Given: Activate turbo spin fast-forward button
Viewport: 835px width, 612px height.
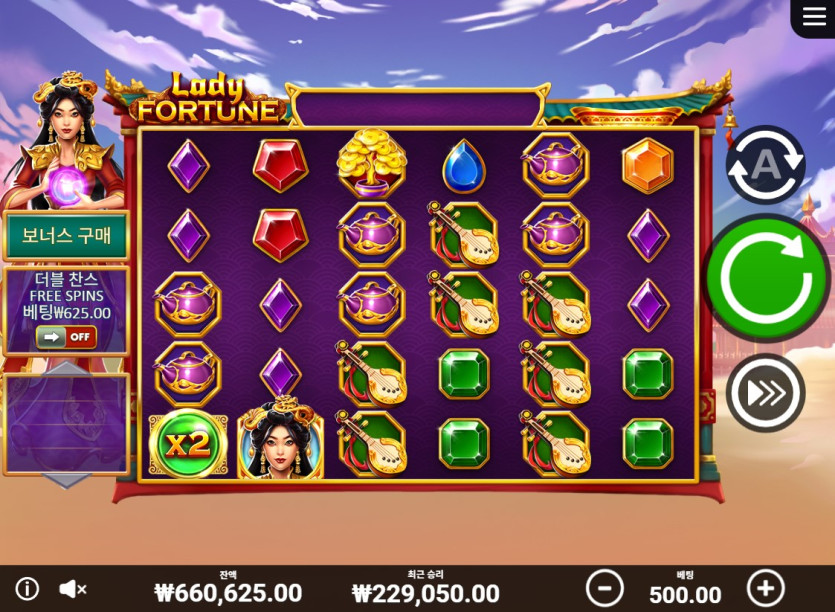Looking at the screenshot, I should point(765,393).
